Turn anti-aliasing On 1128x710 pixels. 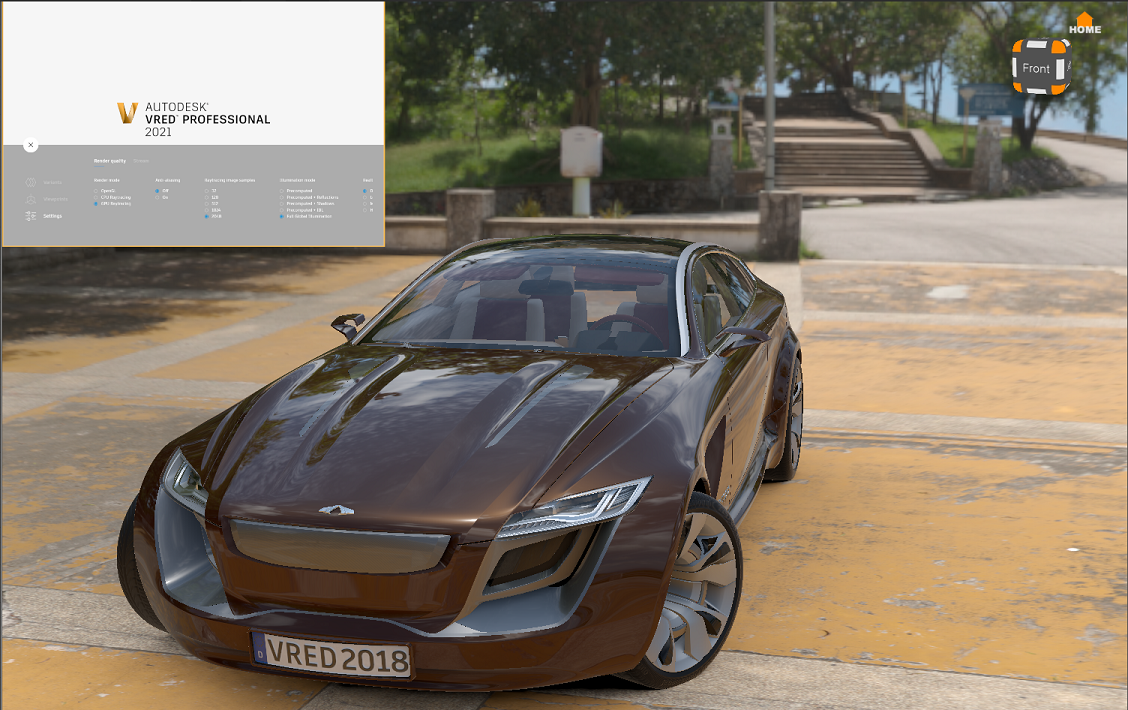157,197
